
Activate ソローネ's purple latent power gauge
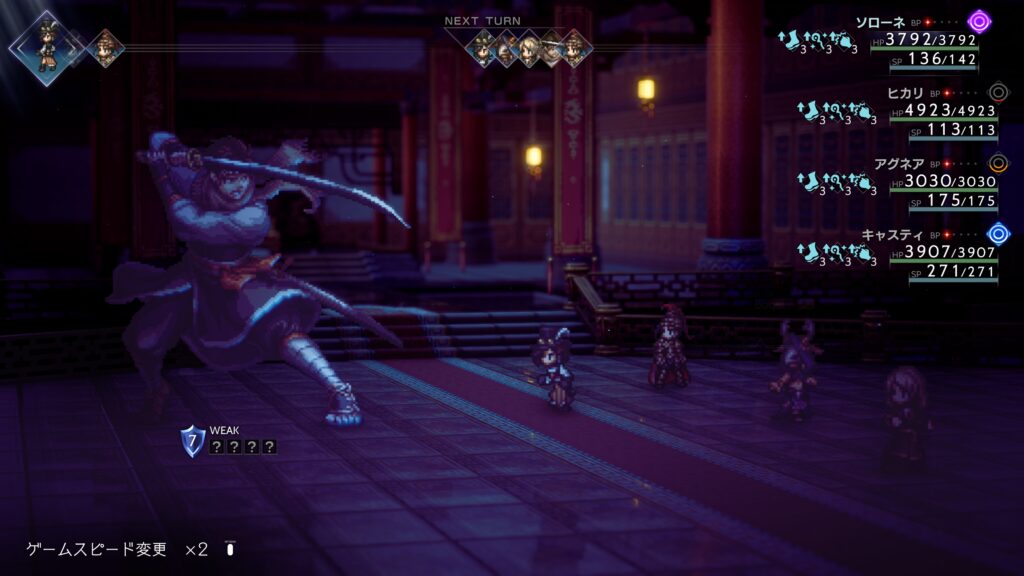979,21
